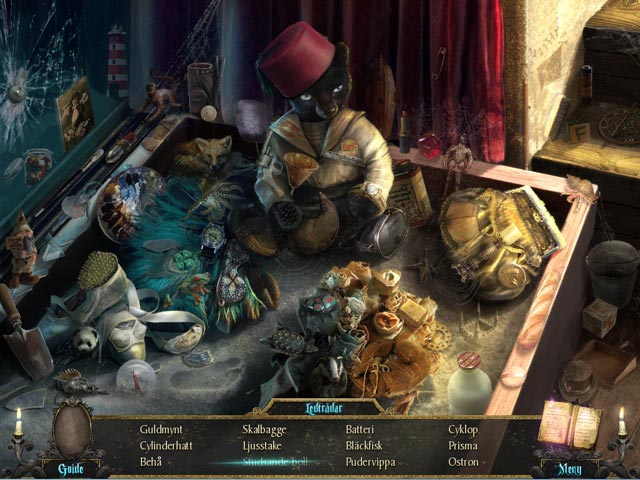Open the Meny button
The width and height of the screenshot is (640, 480).
point(569,467)
